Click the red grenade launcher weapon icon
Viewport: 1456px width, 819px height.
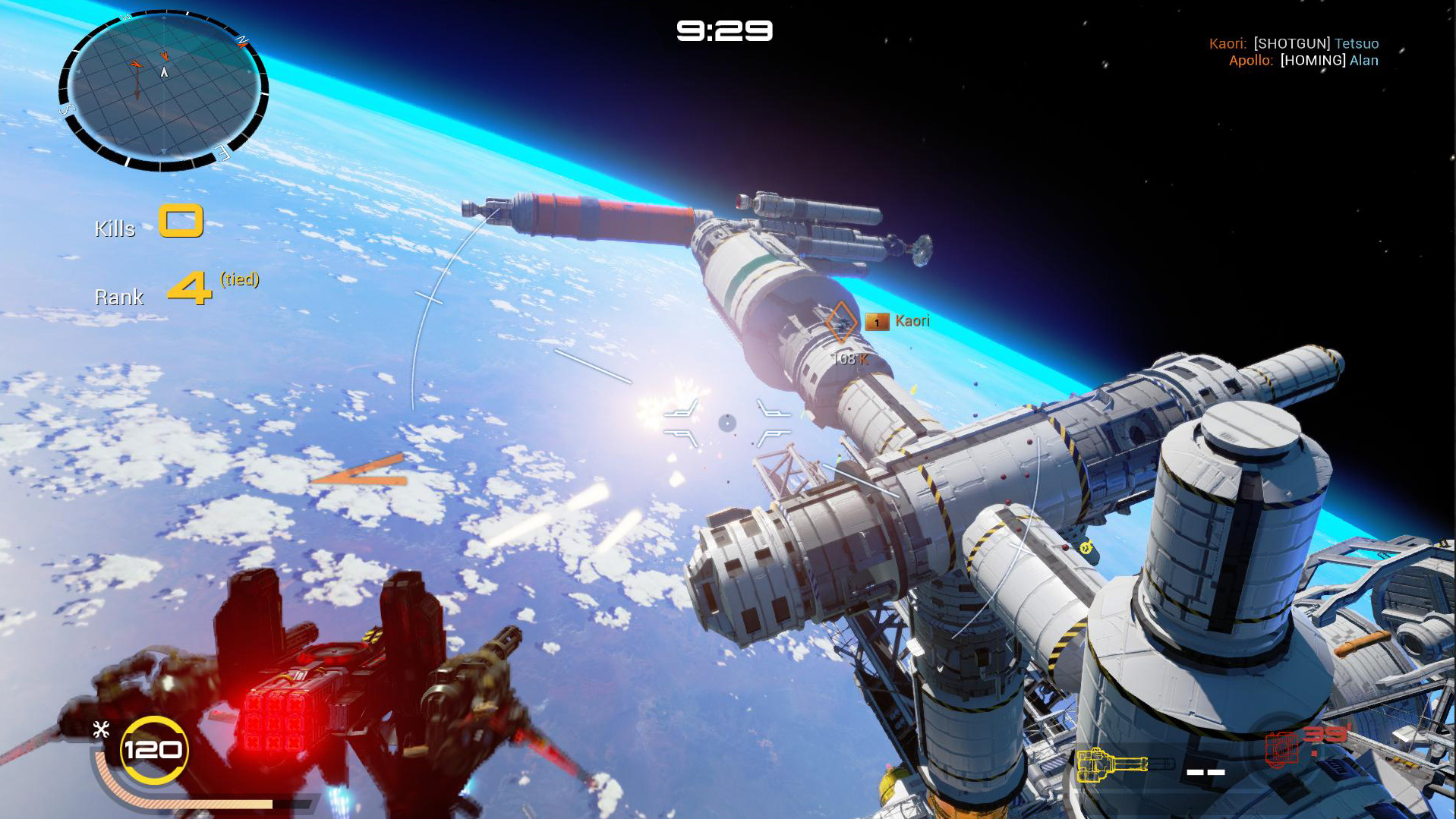pos(1281,750)
